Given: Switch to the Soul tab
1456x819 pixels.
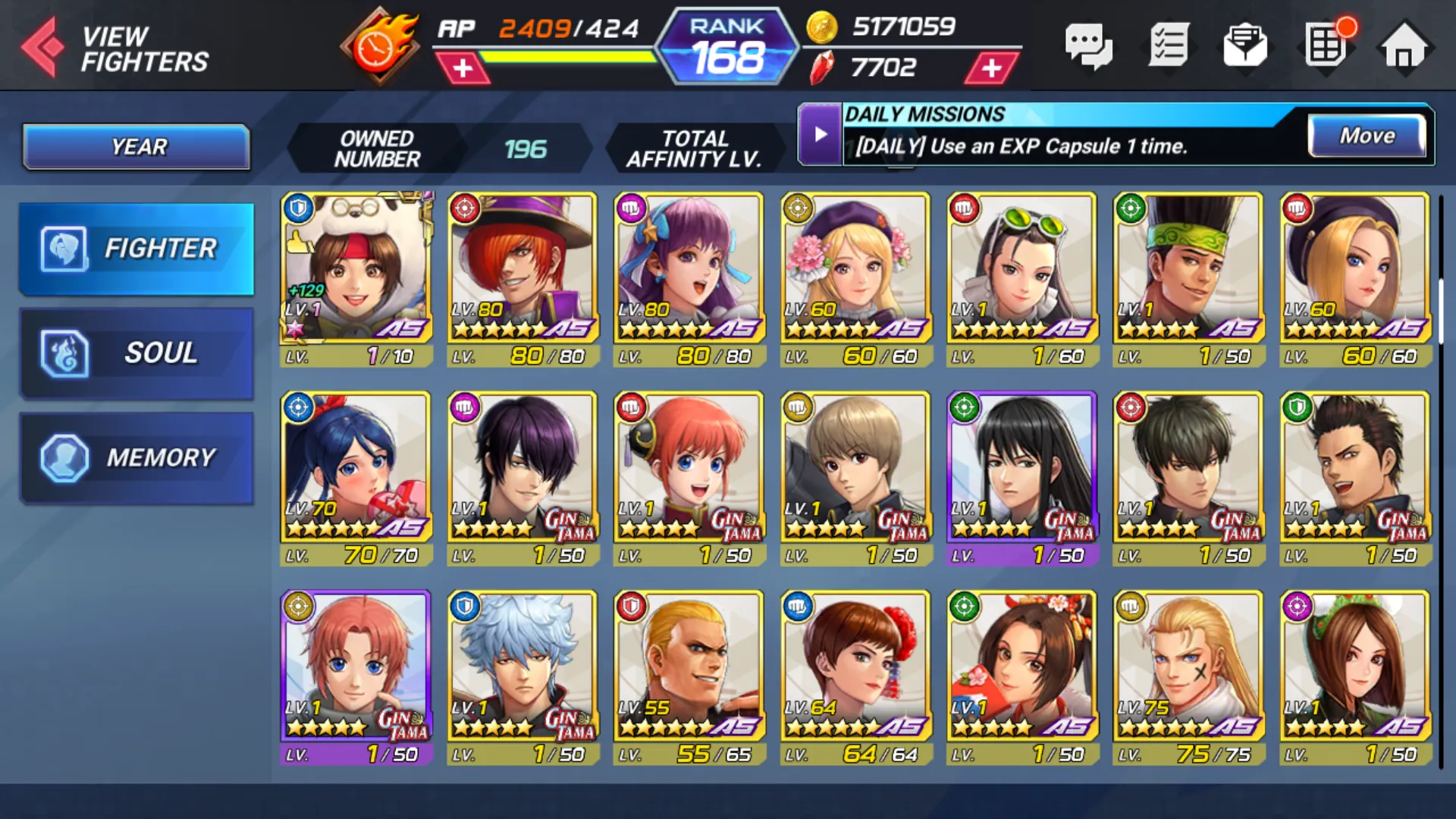Looking at the screenshot, I should 136,353.
